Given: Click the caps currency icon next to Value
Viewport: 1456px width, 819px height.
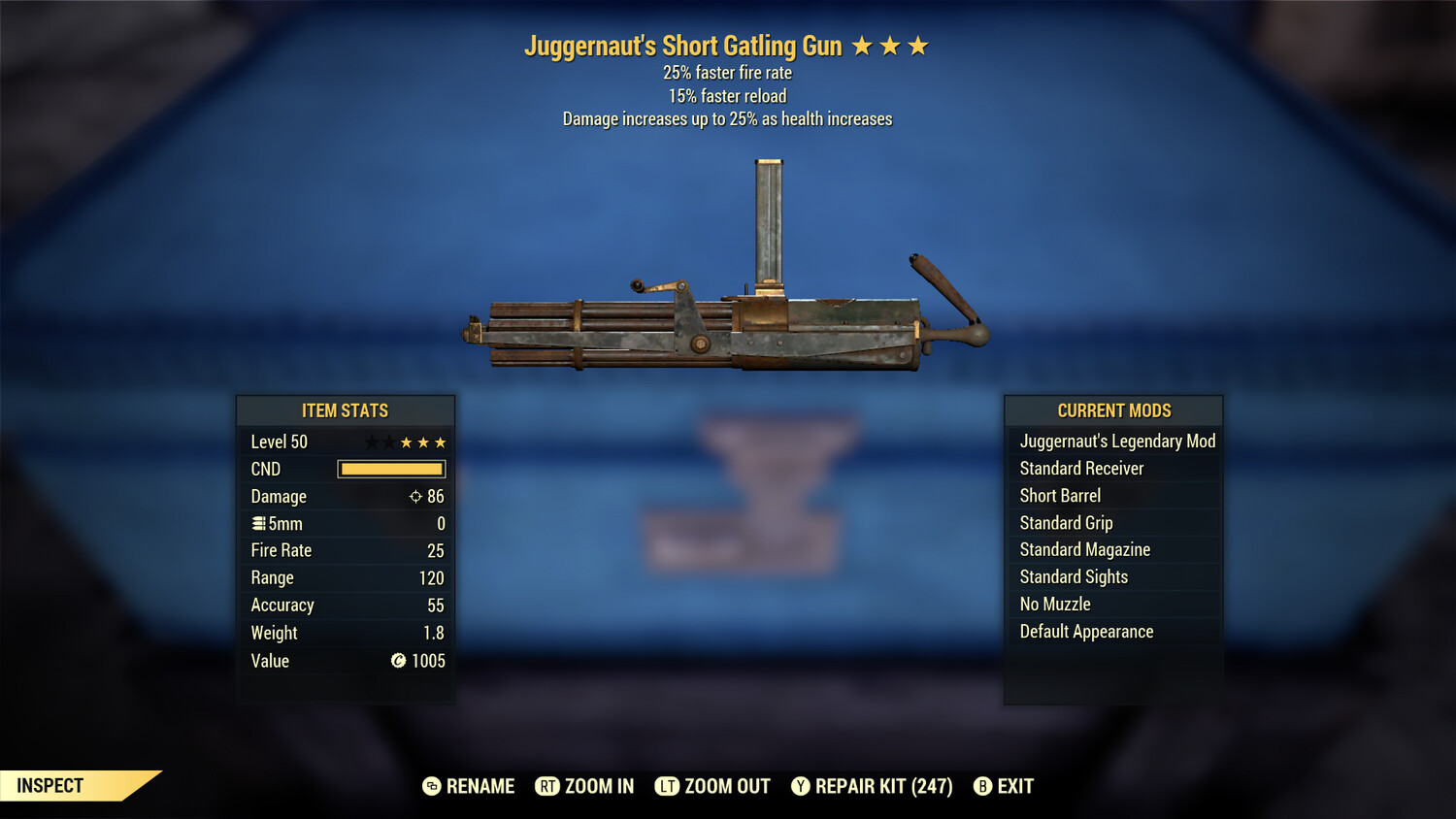Looking at the screenshot, I should 397,661.
